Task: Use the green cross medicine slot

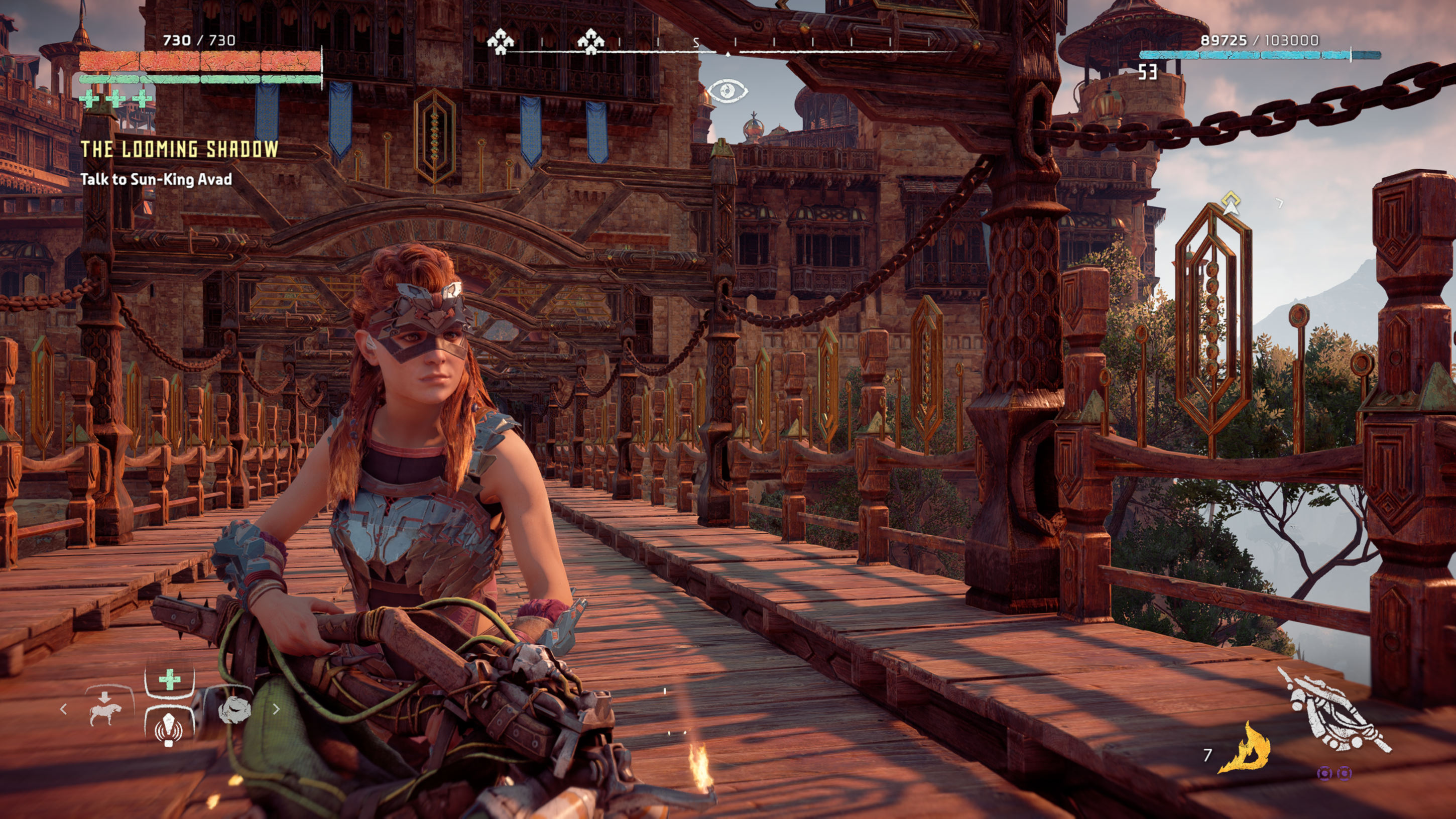Action: point(170,680)
